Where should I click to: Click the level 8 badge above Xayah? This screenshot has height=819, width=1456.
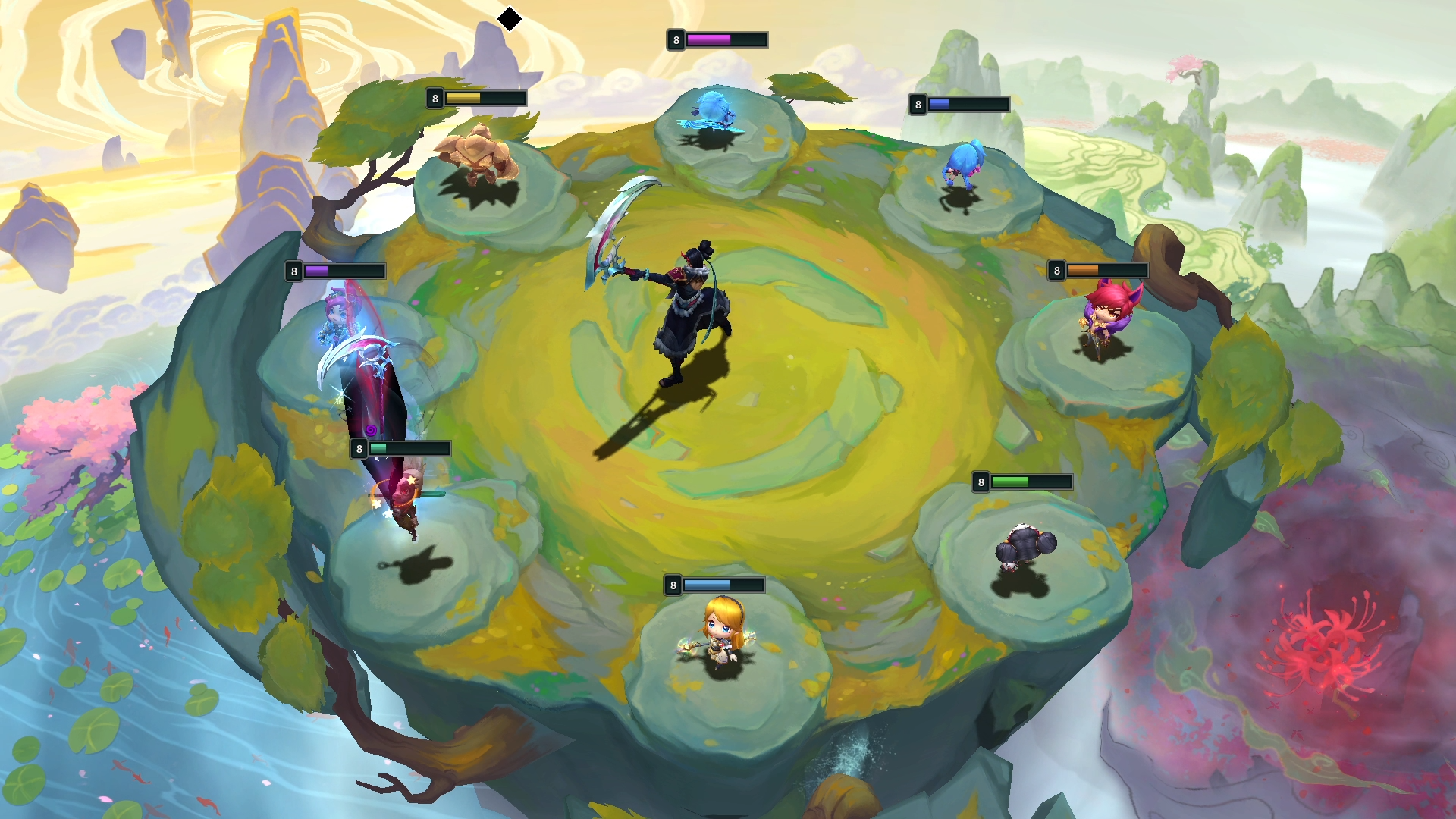point(1057,270)
